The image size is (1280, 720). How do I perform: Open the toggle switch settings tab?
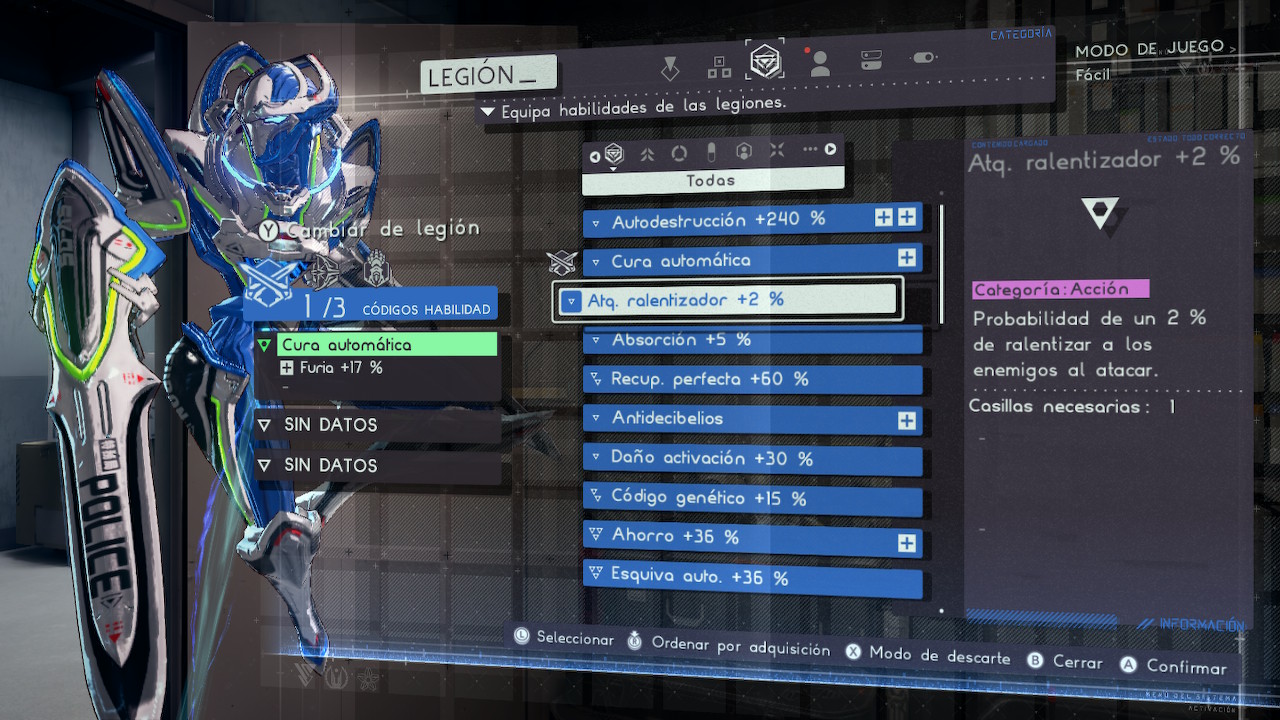click(x=924, y=58)
